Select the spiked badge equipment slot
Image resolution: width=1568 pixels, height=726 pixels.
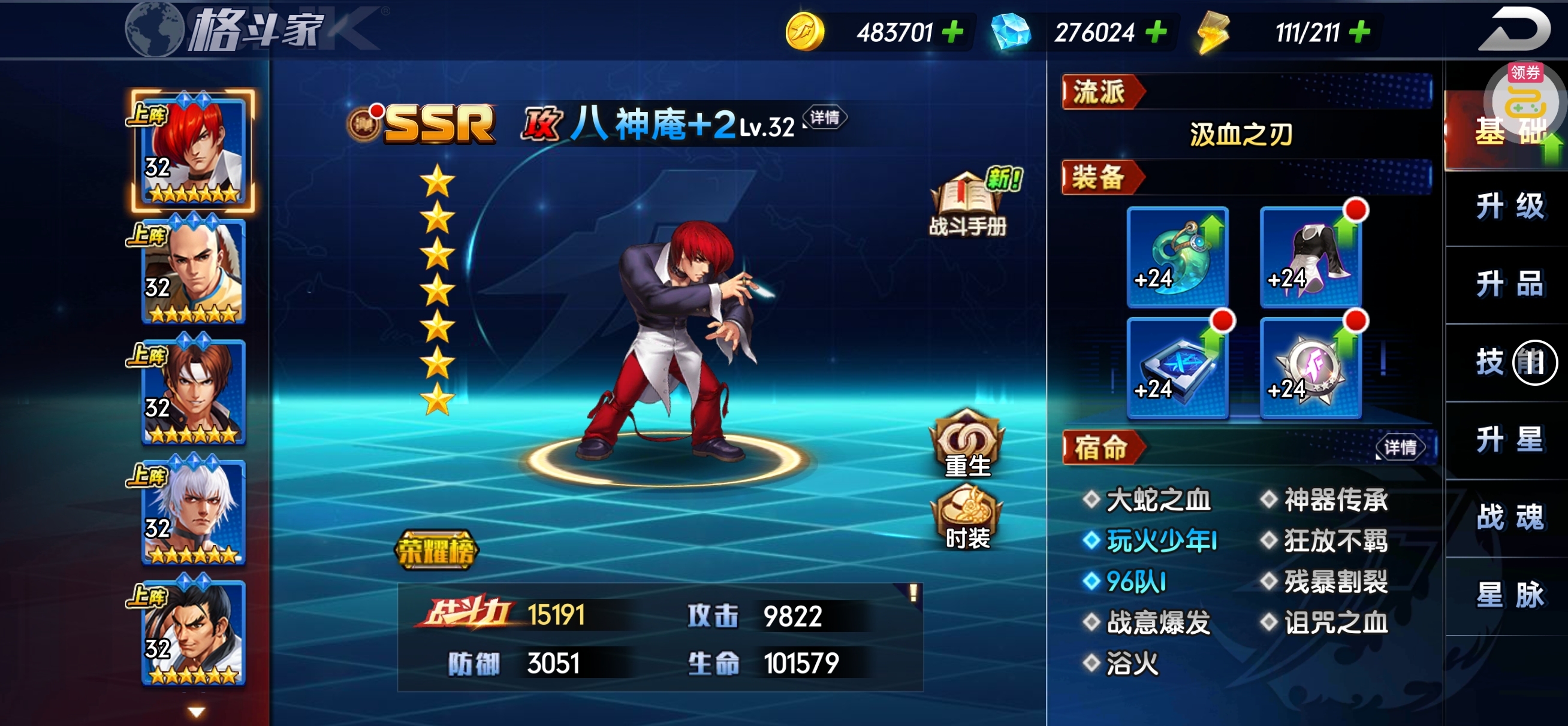coord(1309,367)
